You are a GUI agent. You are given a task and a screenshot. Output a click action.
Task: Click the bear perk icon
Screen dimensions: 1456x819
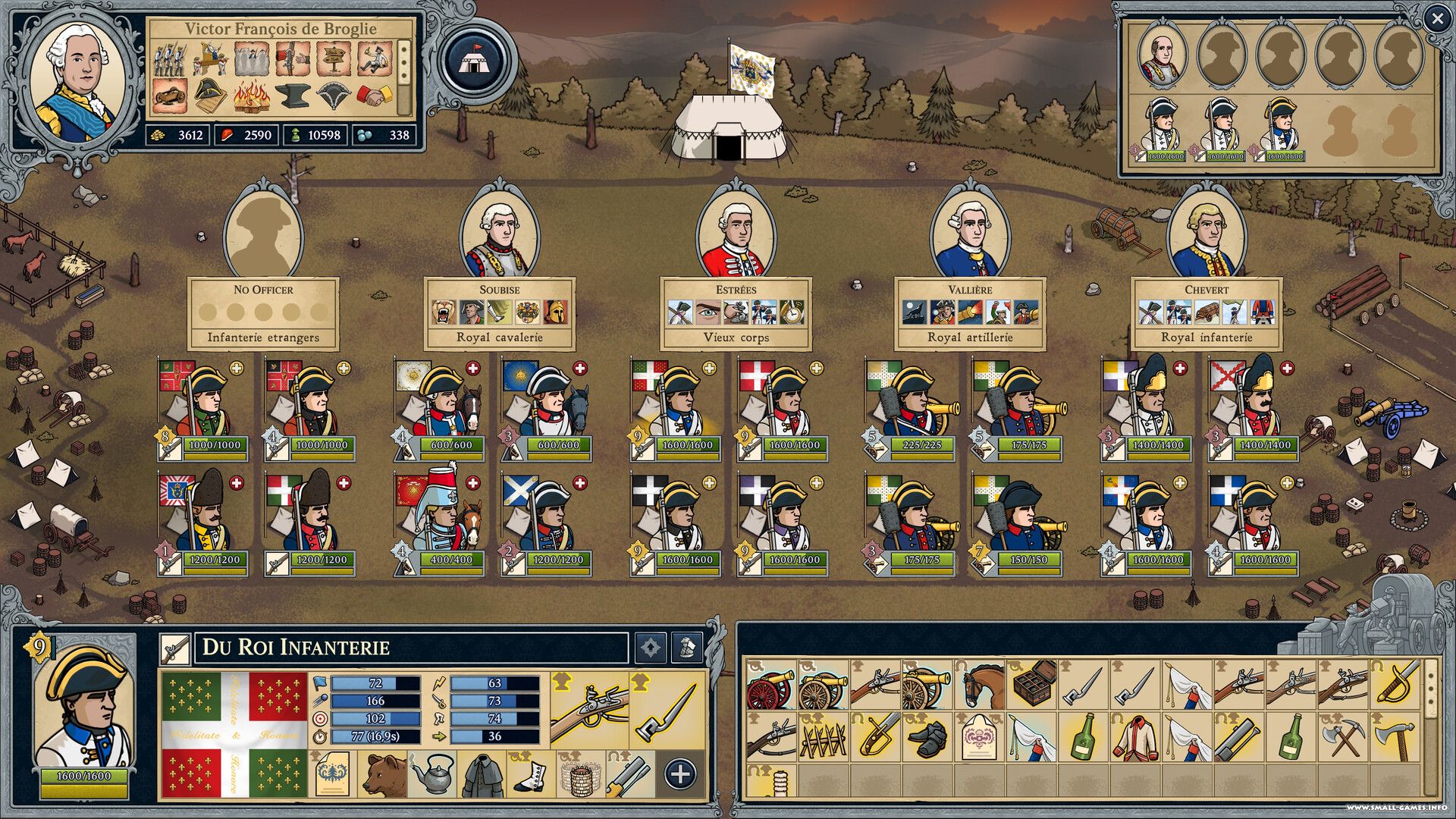point(384,773)
